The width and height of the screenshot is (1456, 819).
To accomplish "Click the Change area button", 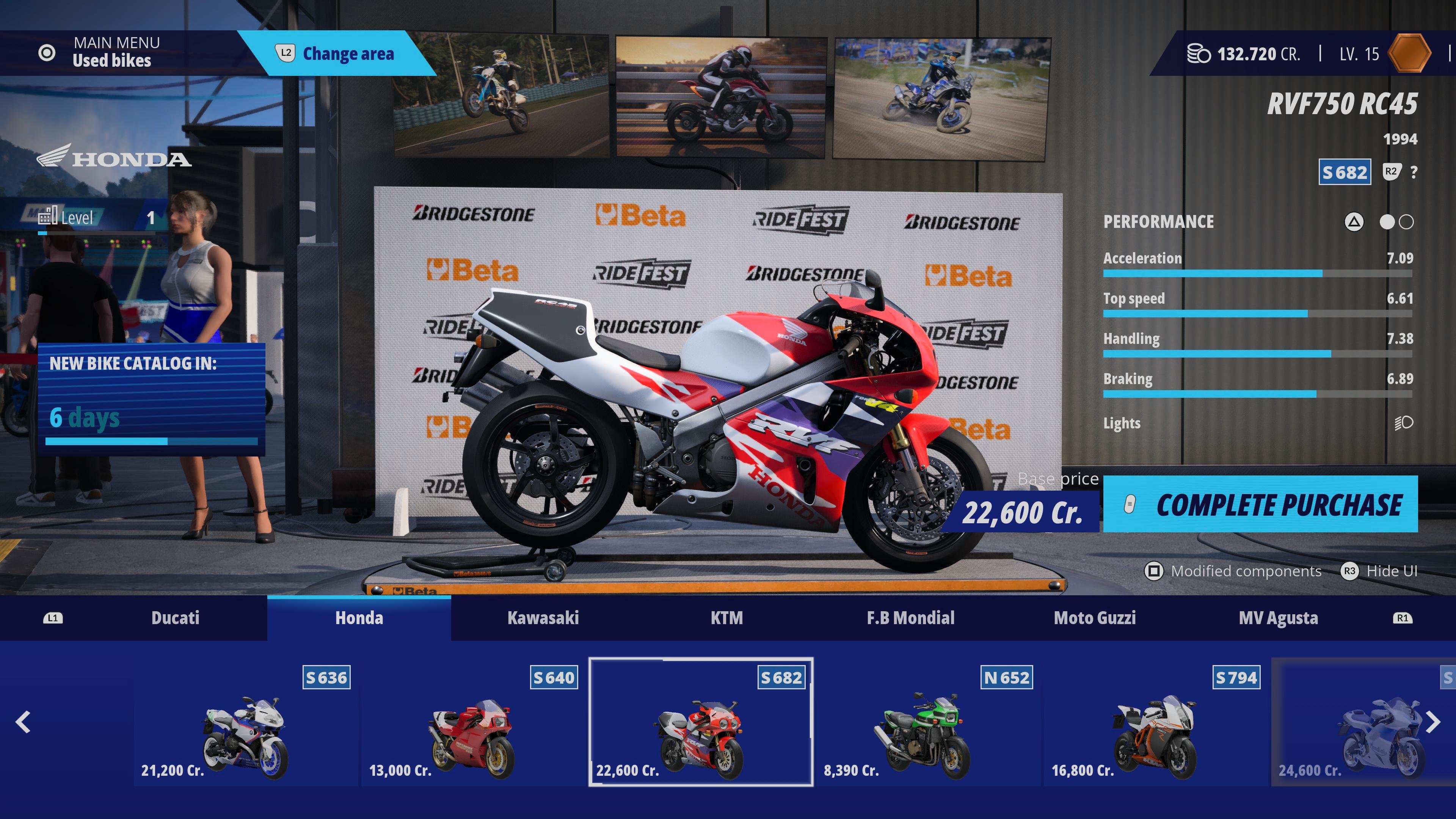I will coord(336,54).
